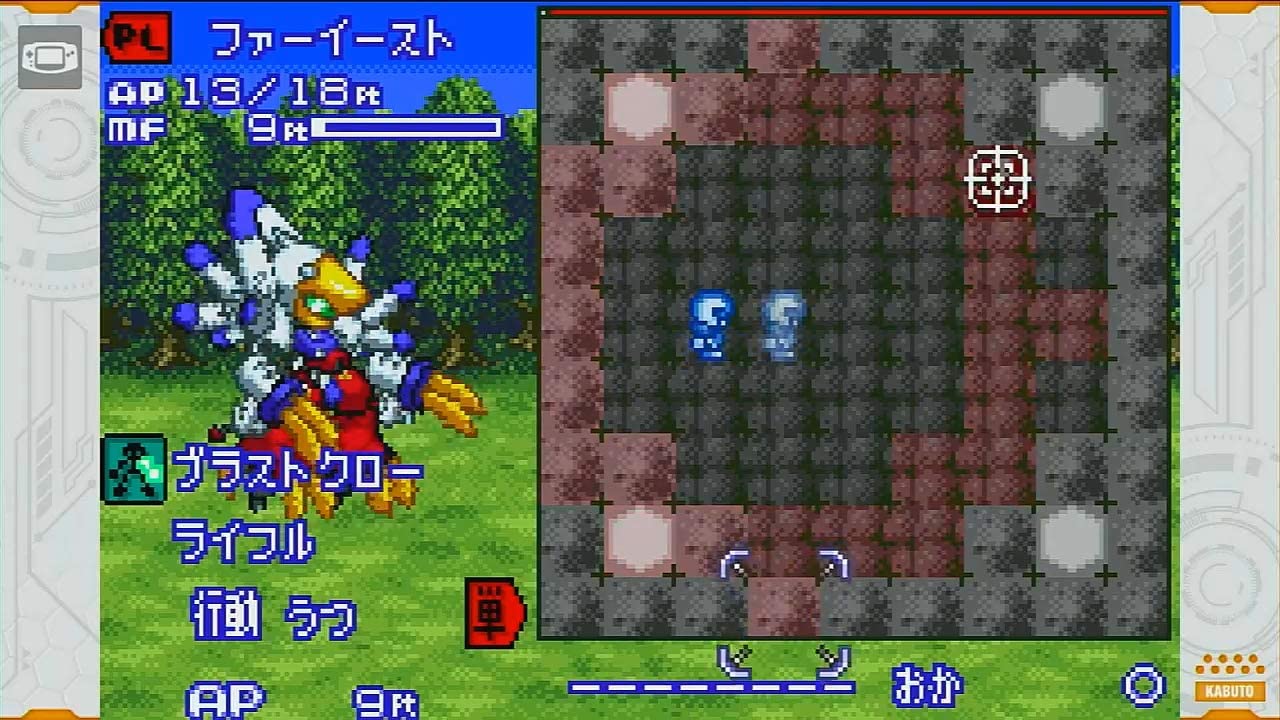This screenshot has width=1280, height=720.
Task: Select the left blue unit sprite on the grid
Action: [x=710, y=325]
